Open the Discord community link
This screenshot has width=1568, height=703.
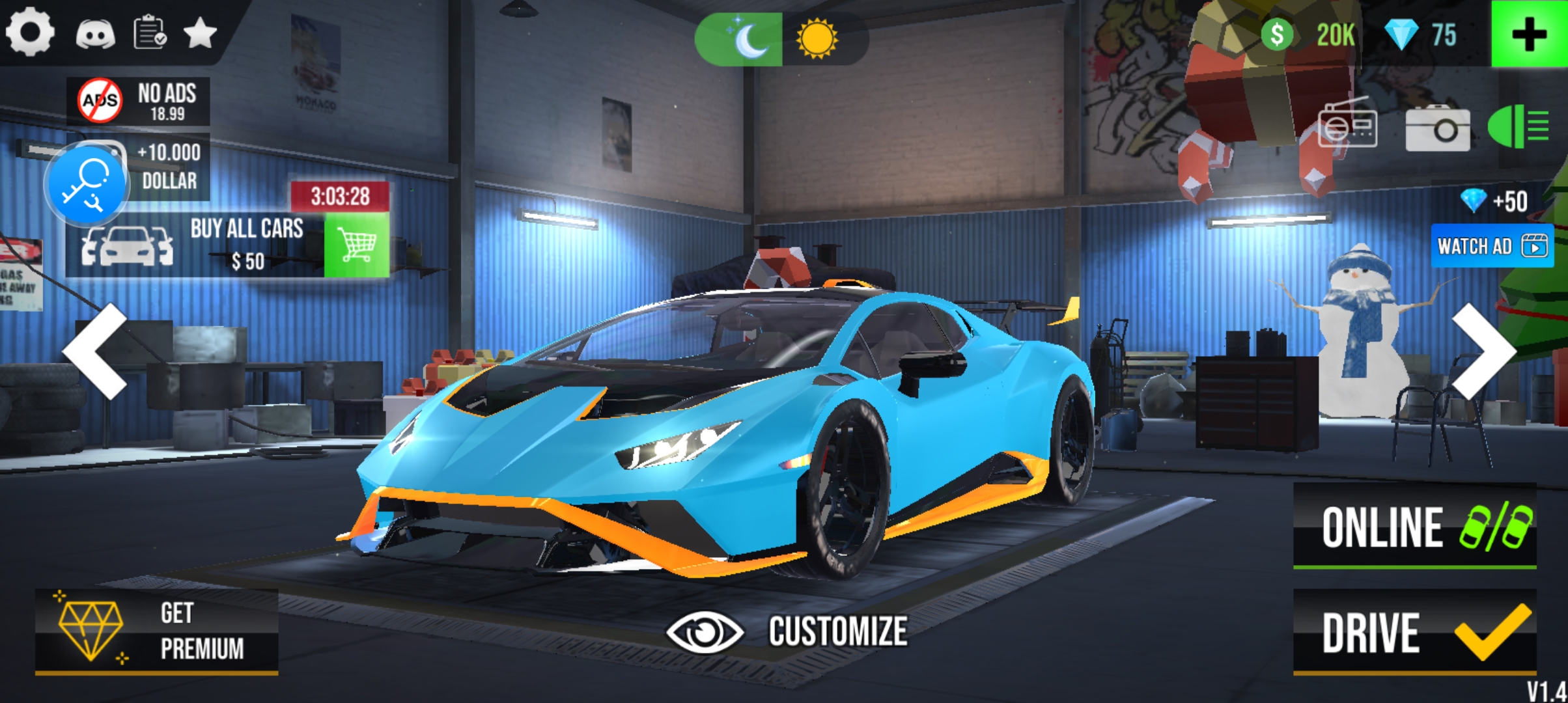tap(95, 33)
